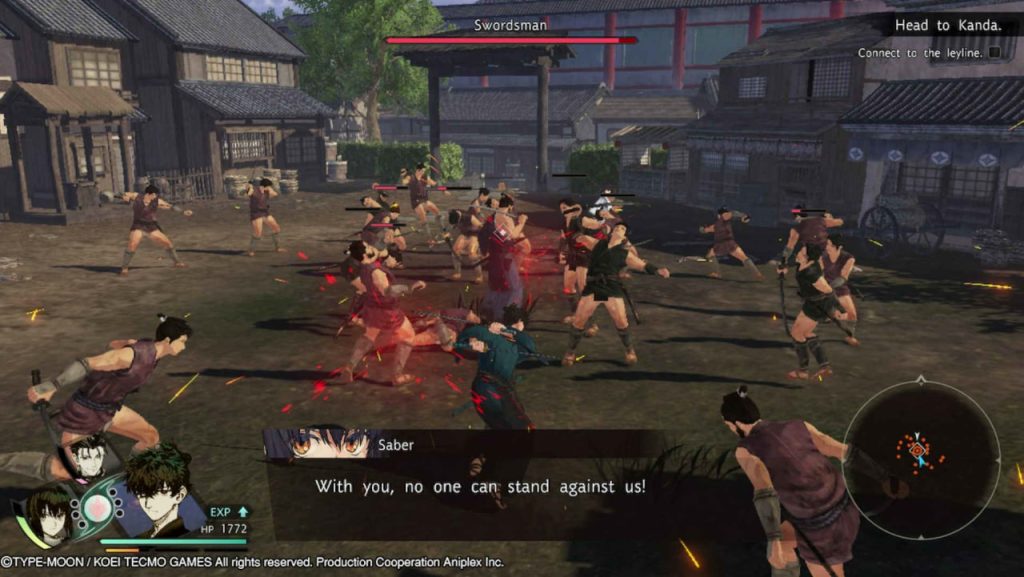This screenshot has height=577, width=1024.
Task: Advance the Saber dialogue line
Action: tap(480, 486)
